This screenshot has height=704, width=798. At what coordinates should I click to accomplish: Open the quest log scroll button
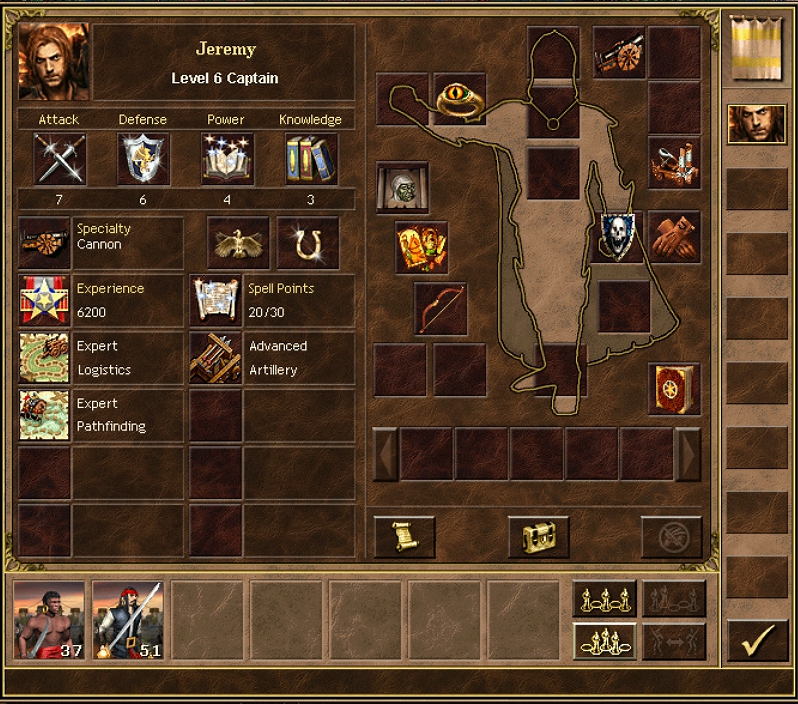click(x=404, y=537)
